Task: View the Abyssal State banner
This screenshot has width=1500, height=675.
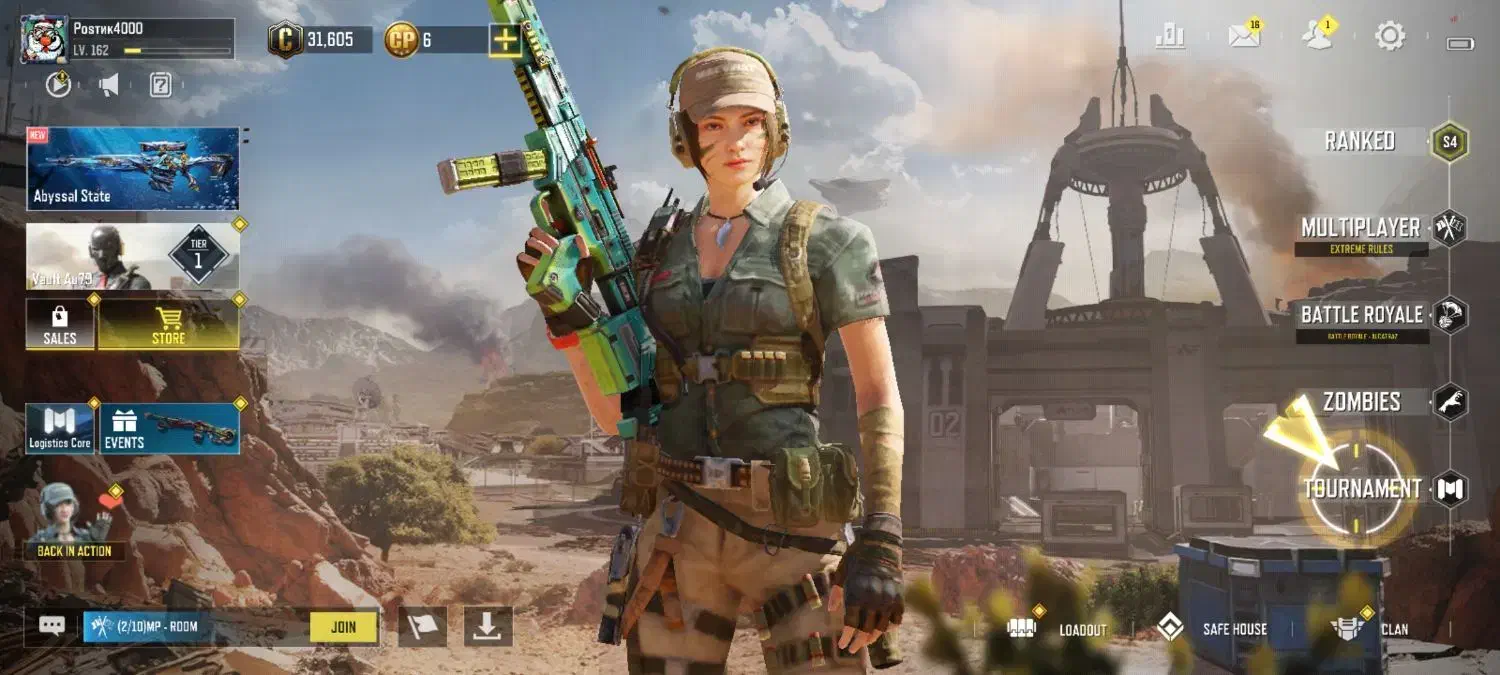Action: pos(133,168)
